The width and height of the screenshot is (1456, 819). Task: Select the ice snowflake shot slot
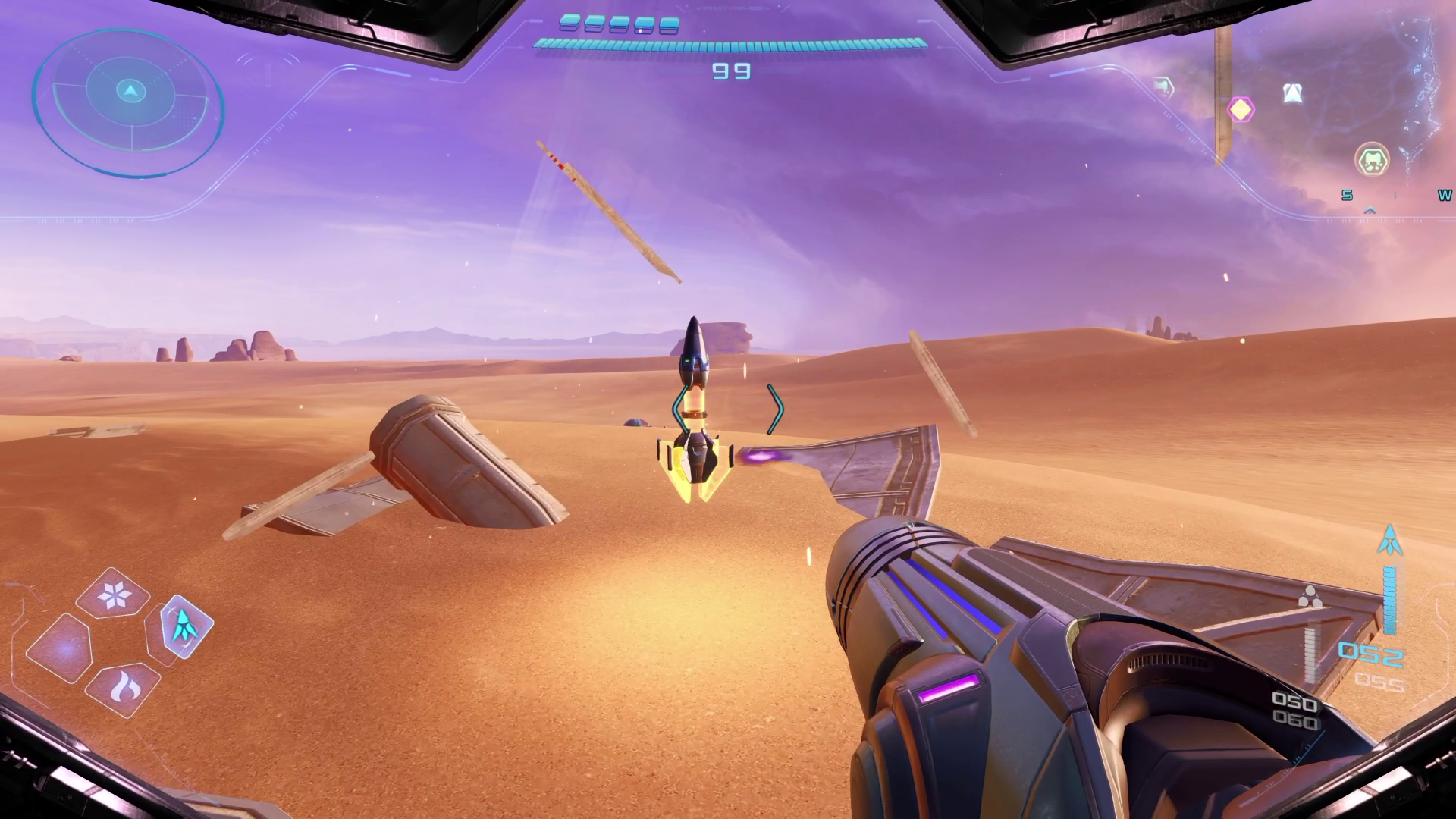point(113,594)
